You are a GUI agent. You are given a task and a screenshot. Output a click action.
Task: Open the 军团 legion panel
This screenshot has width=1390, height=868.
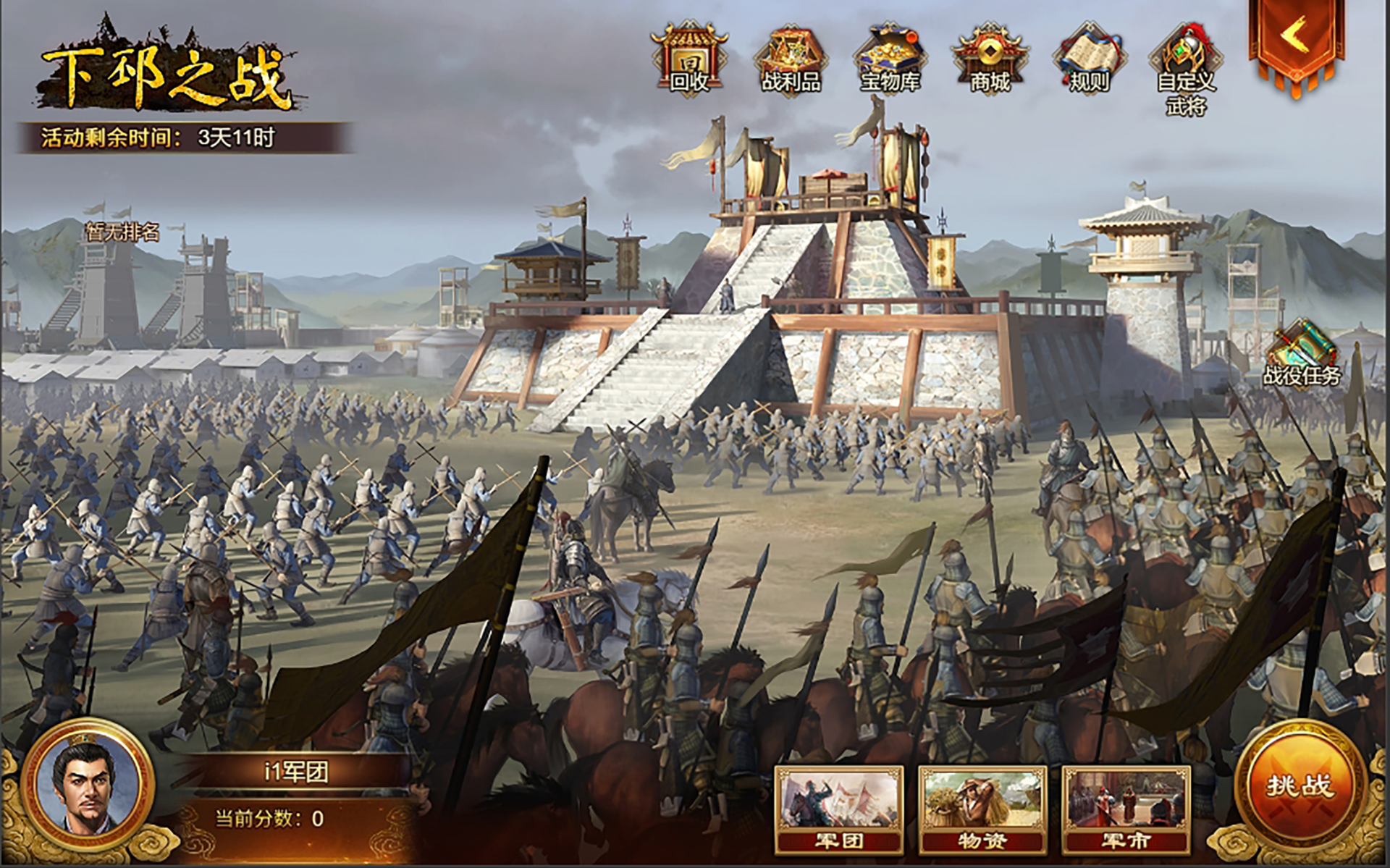[x=839, y=808]
